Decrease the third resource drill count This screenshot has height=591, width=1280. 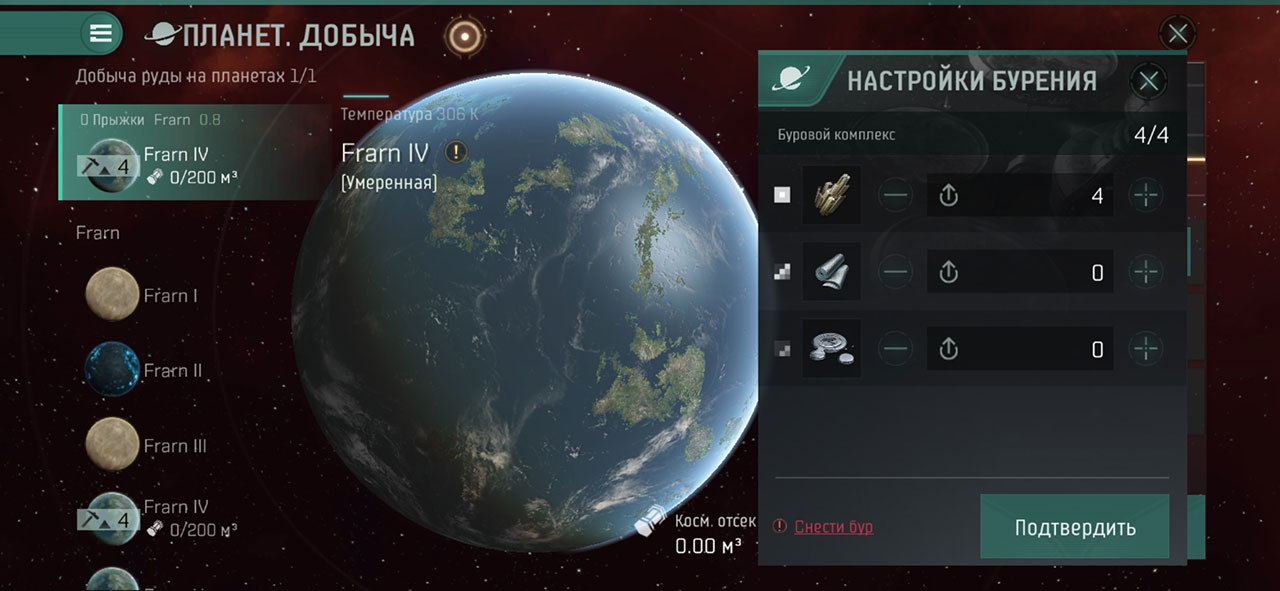click(x=896, y=349)
